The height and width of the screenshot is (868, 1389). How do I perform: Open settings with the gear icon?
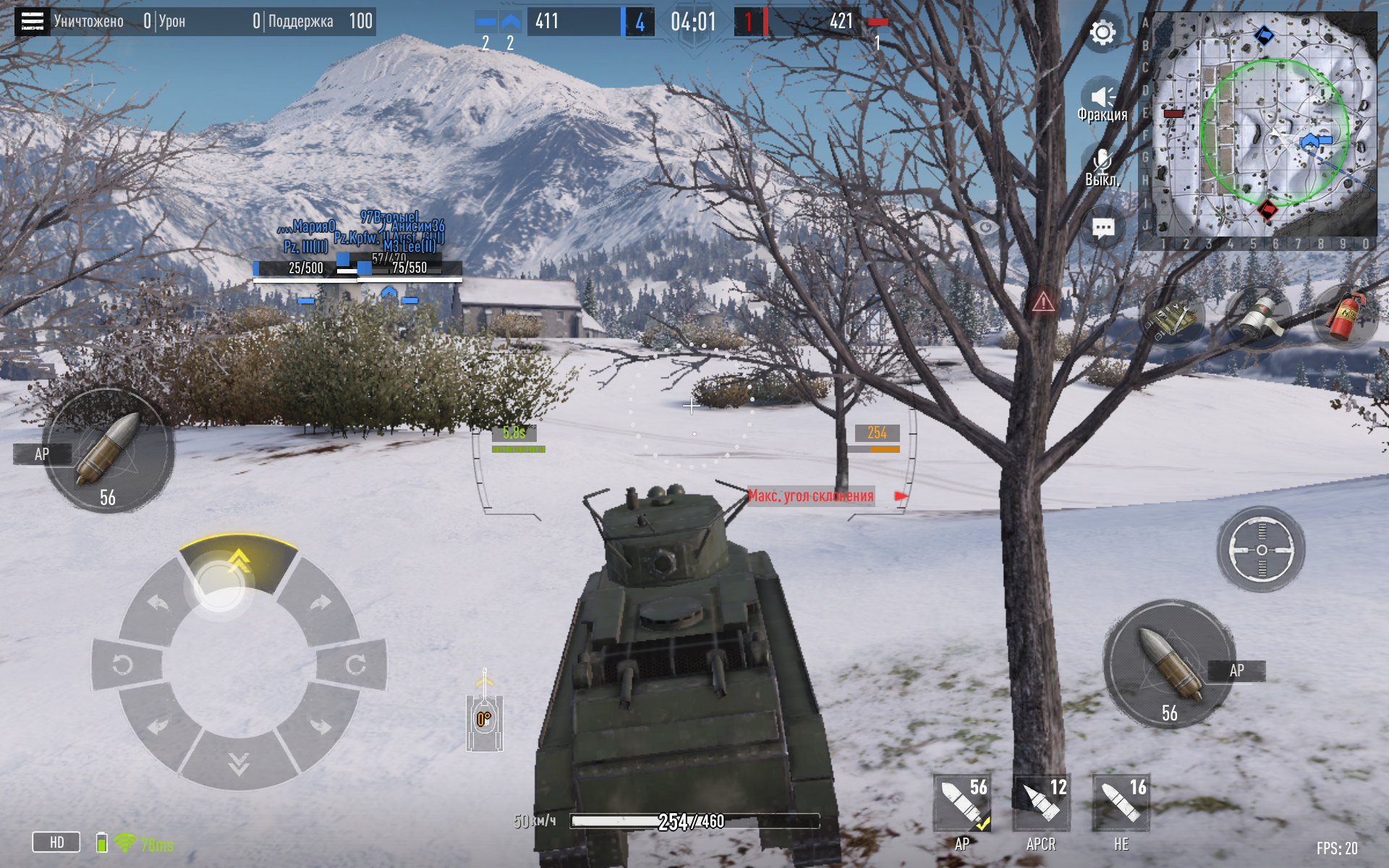(1103, 33)
